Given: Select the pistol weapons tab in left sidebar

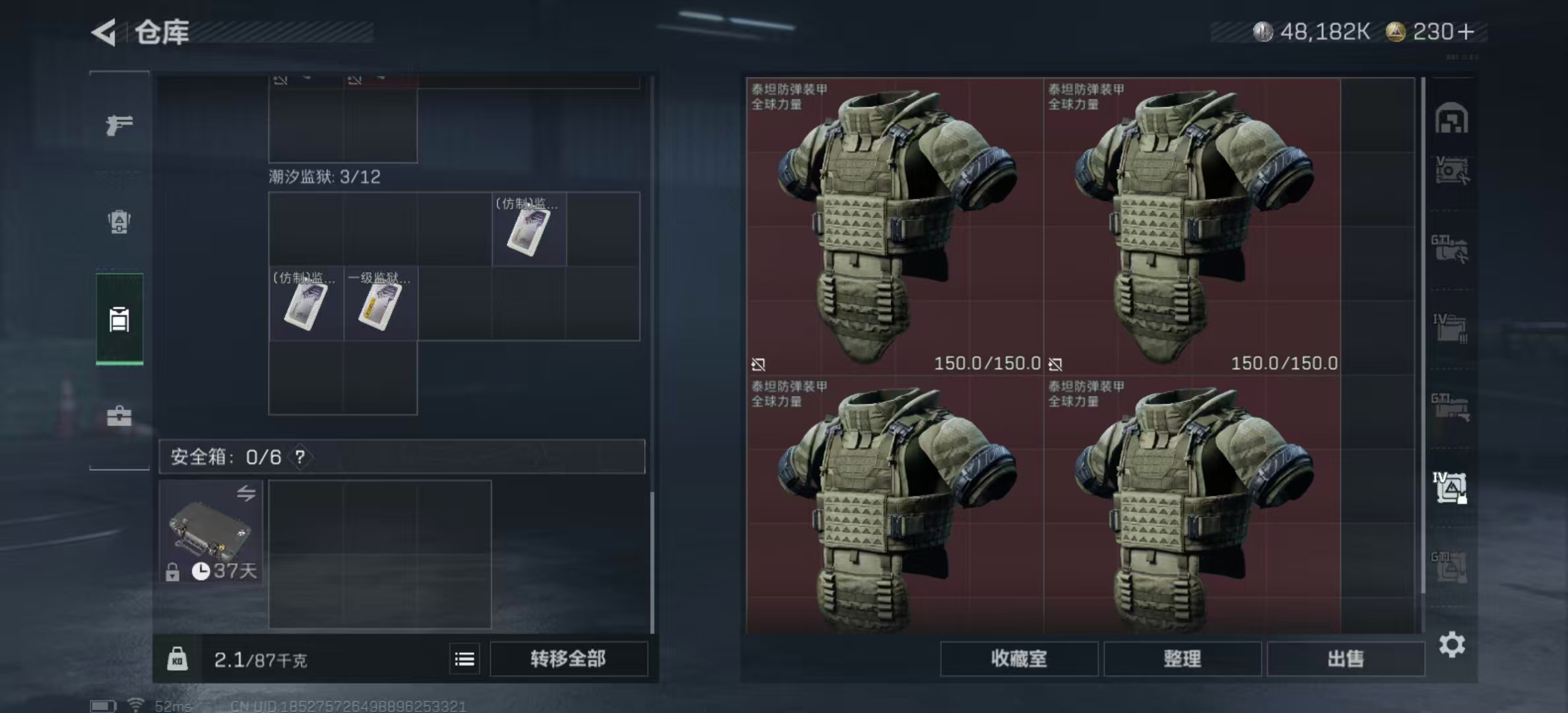Looking at the screenshot, I should coord(119,124).
